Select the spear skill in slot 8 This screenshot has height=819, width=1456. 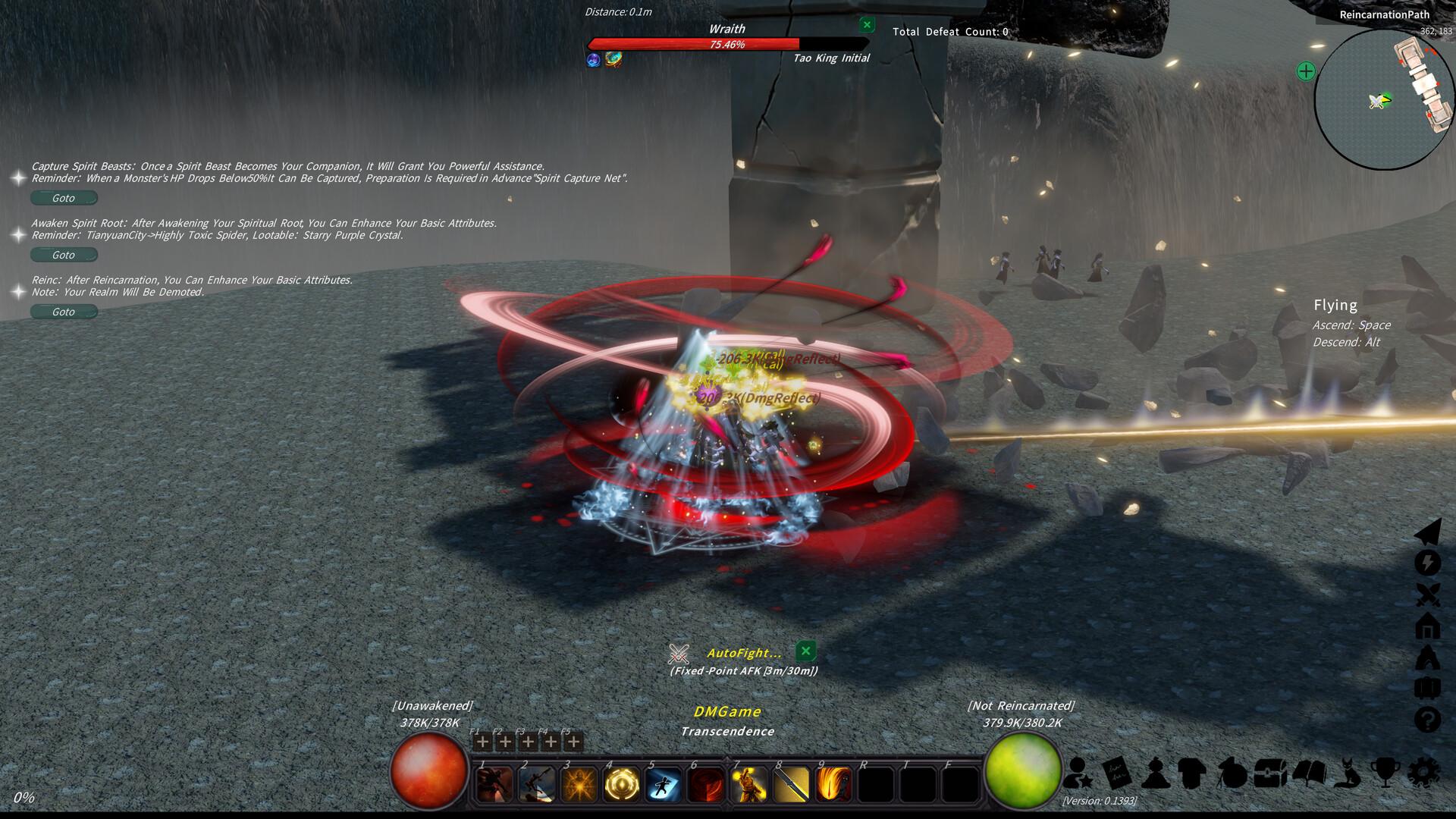791,783
